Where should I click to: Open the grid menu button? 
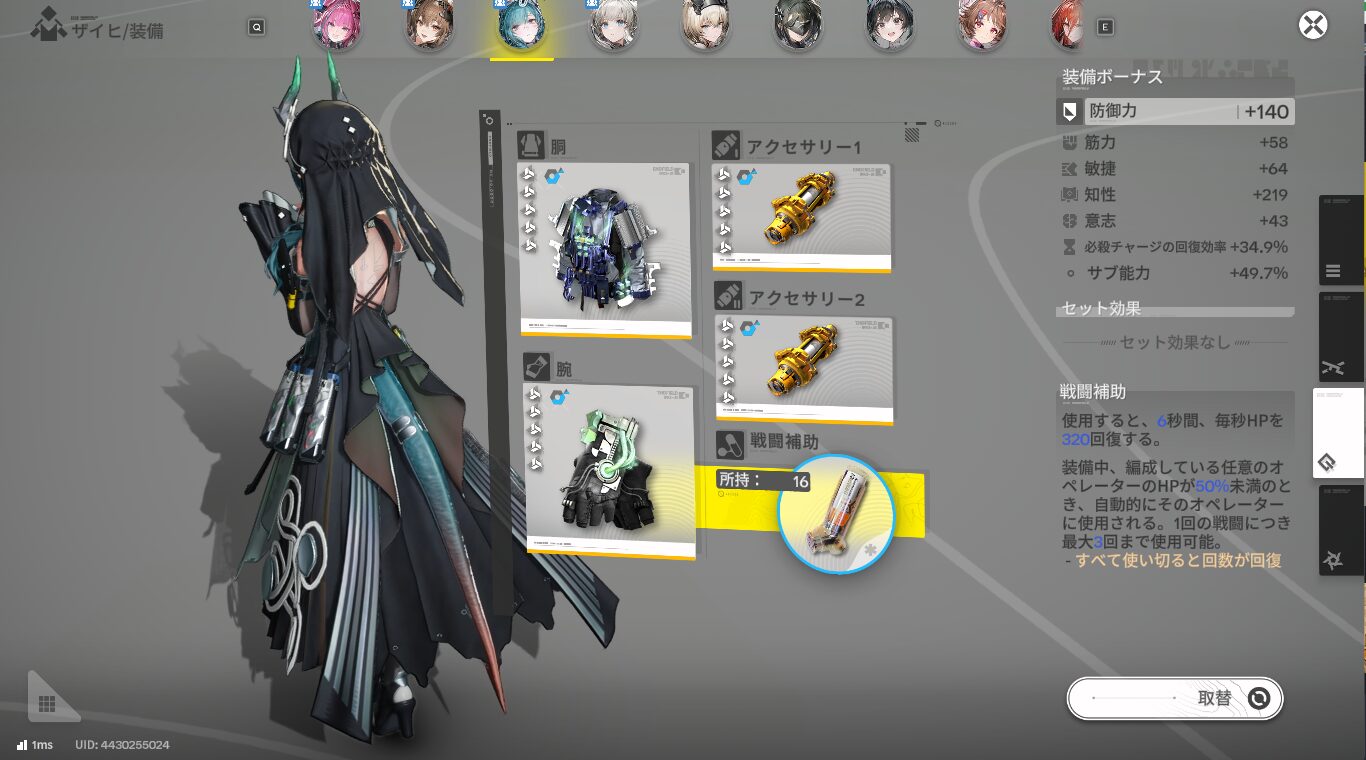(47, 704)
